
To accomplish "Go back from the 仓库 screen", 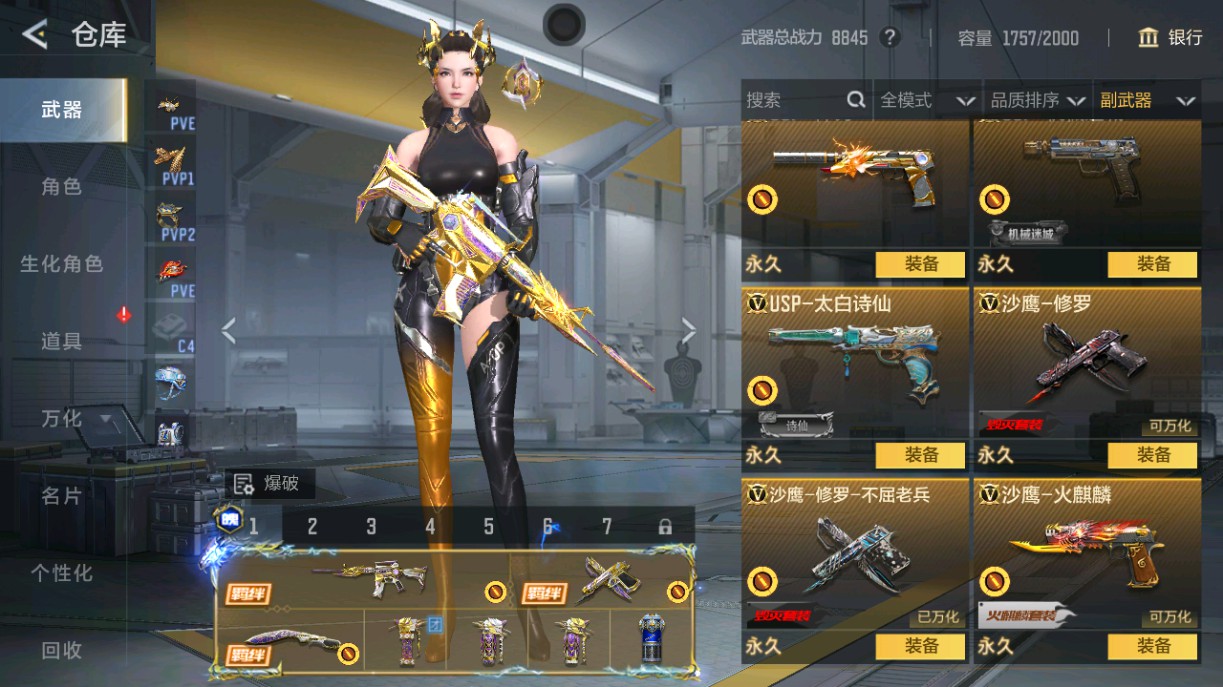I will 35,36.
